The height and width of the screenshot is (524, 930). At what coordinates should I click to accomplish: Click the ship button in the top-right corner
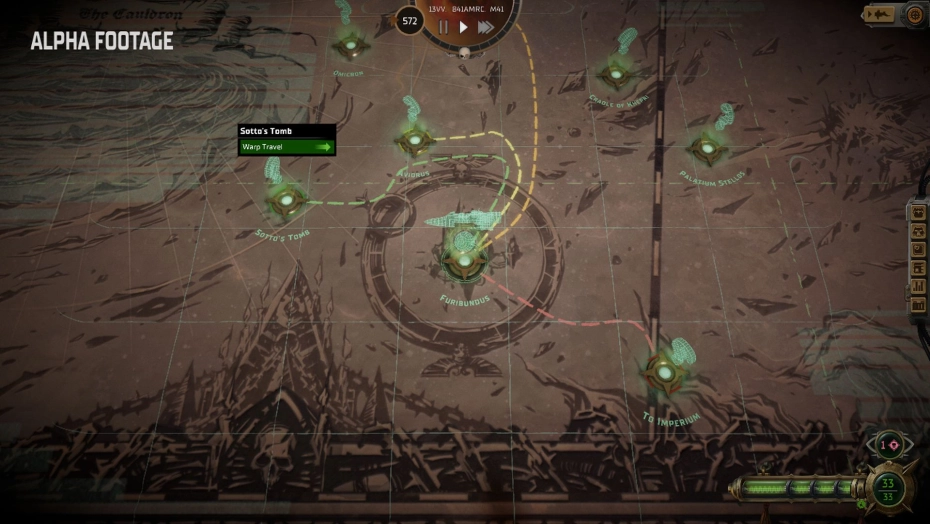881,14
